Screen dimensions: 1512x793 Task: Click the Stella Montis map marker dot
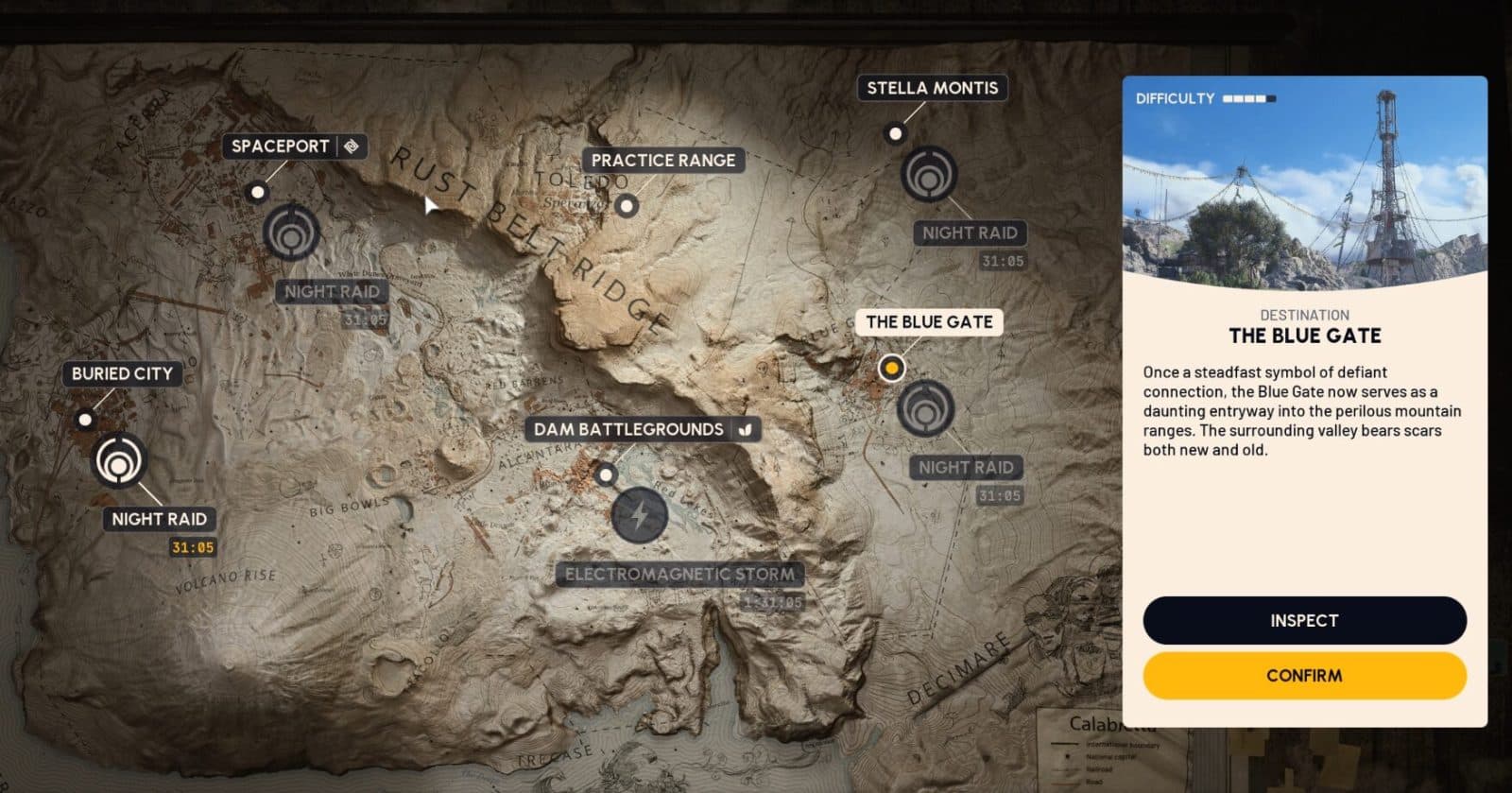pyautogui.click(x=894, y=133)
